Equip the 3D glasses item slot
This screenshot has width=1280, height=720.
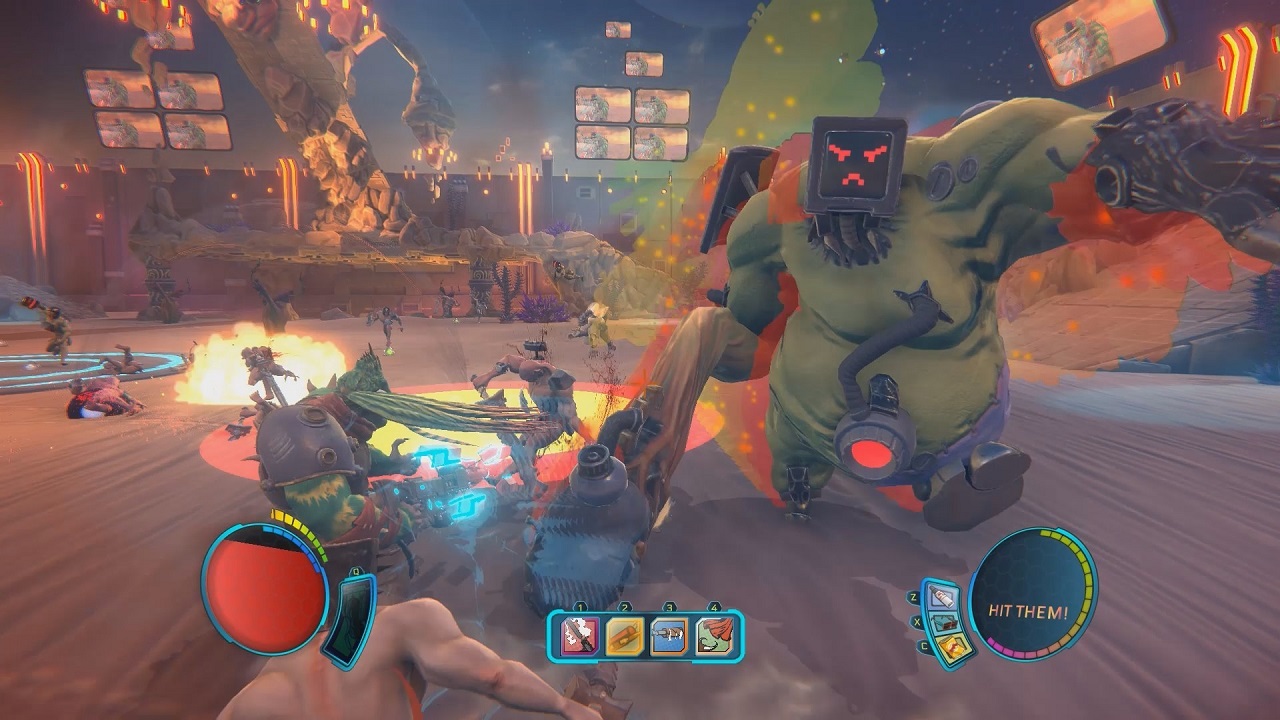(945, 623)
